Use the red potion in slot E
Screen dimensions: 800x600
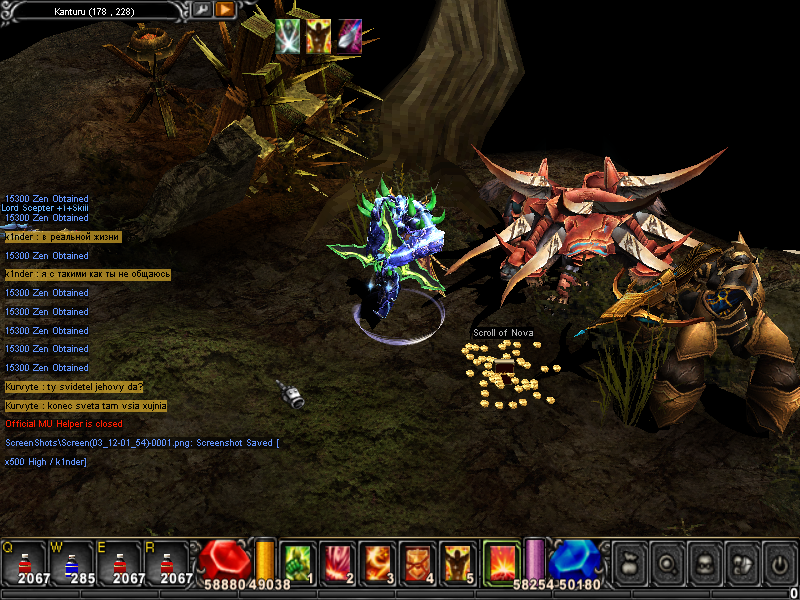click(x=120, y=560)
